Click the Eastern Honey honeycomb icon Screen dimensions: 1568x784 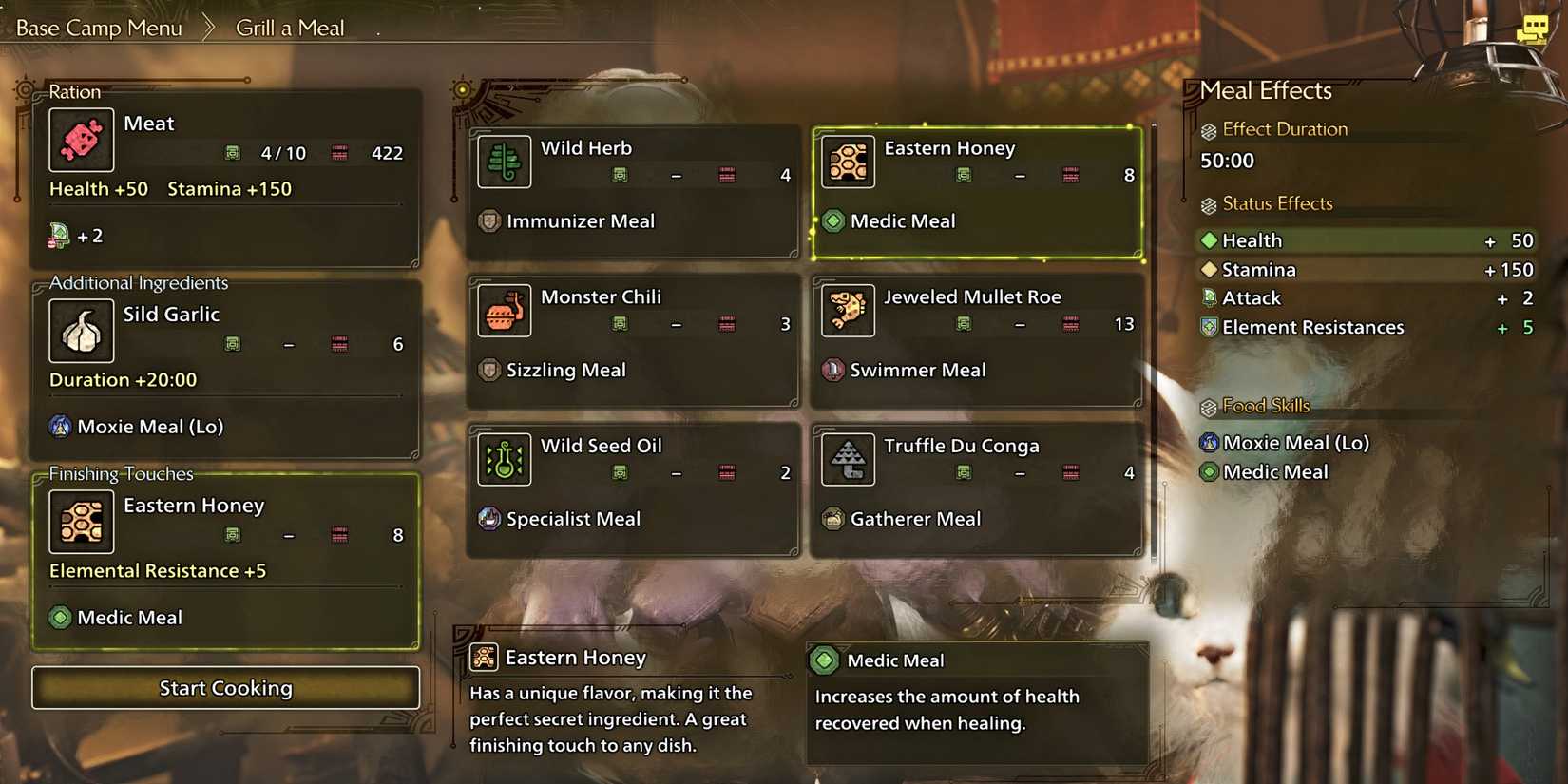pos(847,162)
